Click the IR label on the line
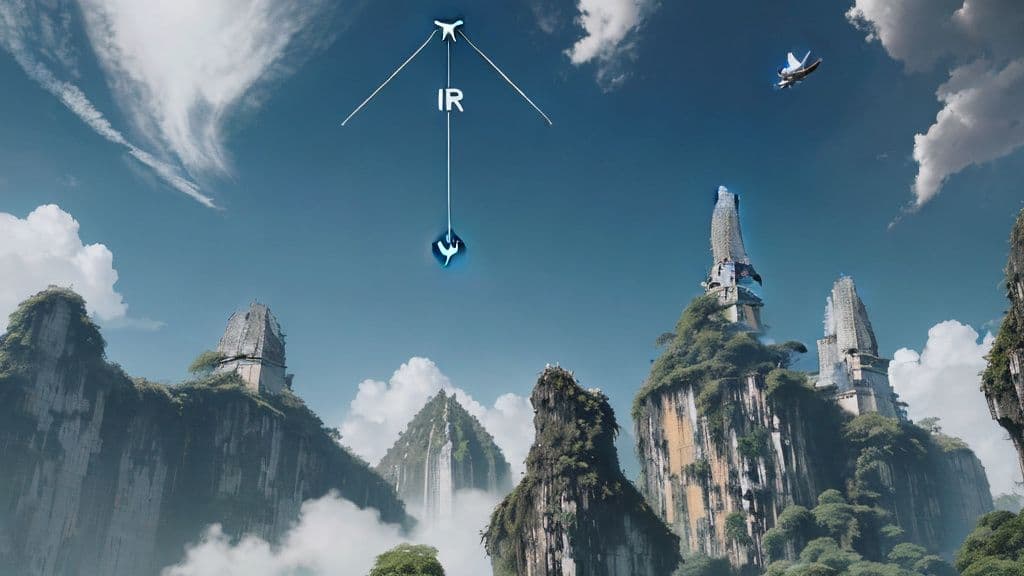 [x=450, y=100]
